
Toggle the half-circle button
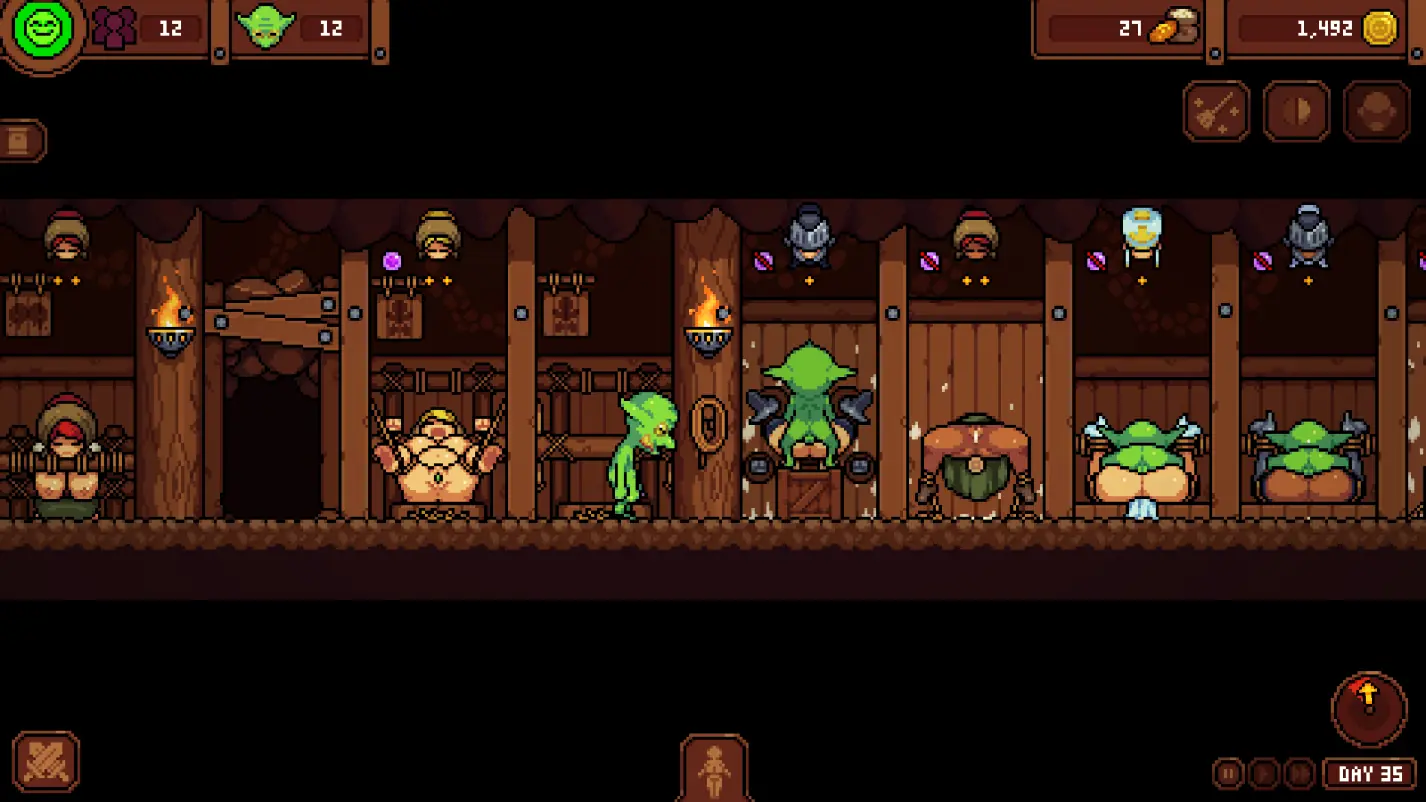1296,111
